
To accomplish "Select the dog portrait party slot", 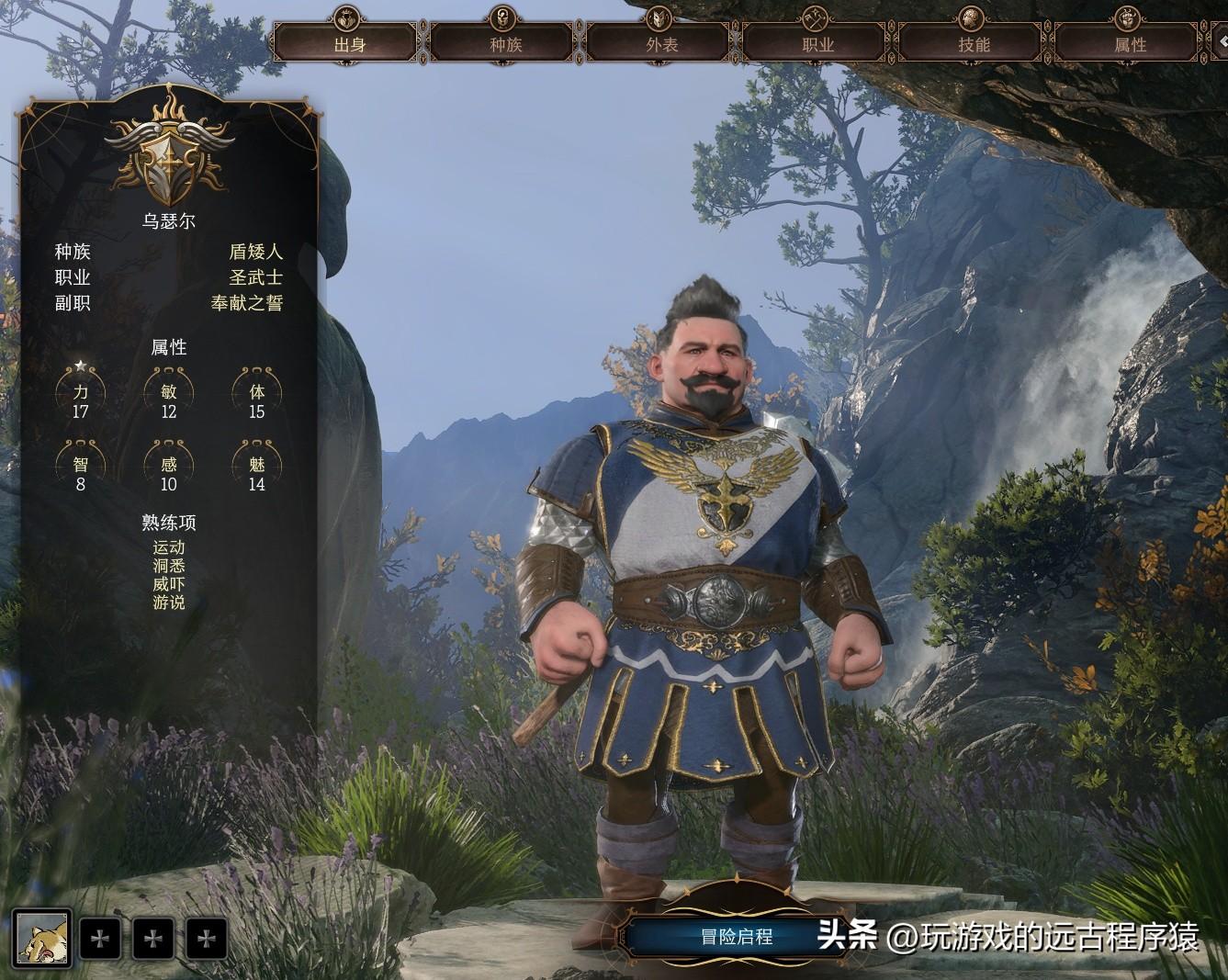I will tap(42, 939).
